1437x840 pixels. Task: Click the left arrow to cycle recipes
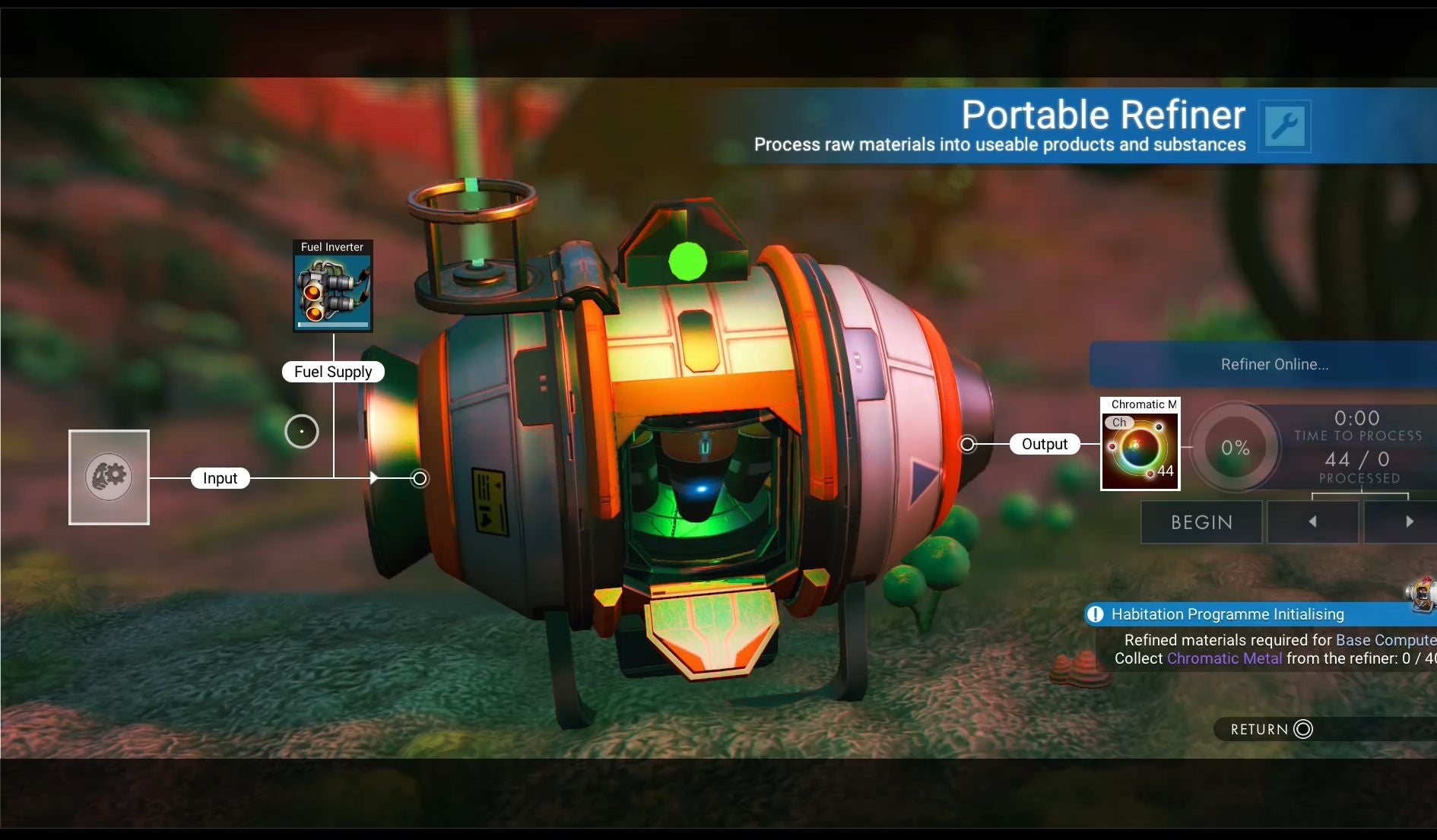click(1312, 521)
